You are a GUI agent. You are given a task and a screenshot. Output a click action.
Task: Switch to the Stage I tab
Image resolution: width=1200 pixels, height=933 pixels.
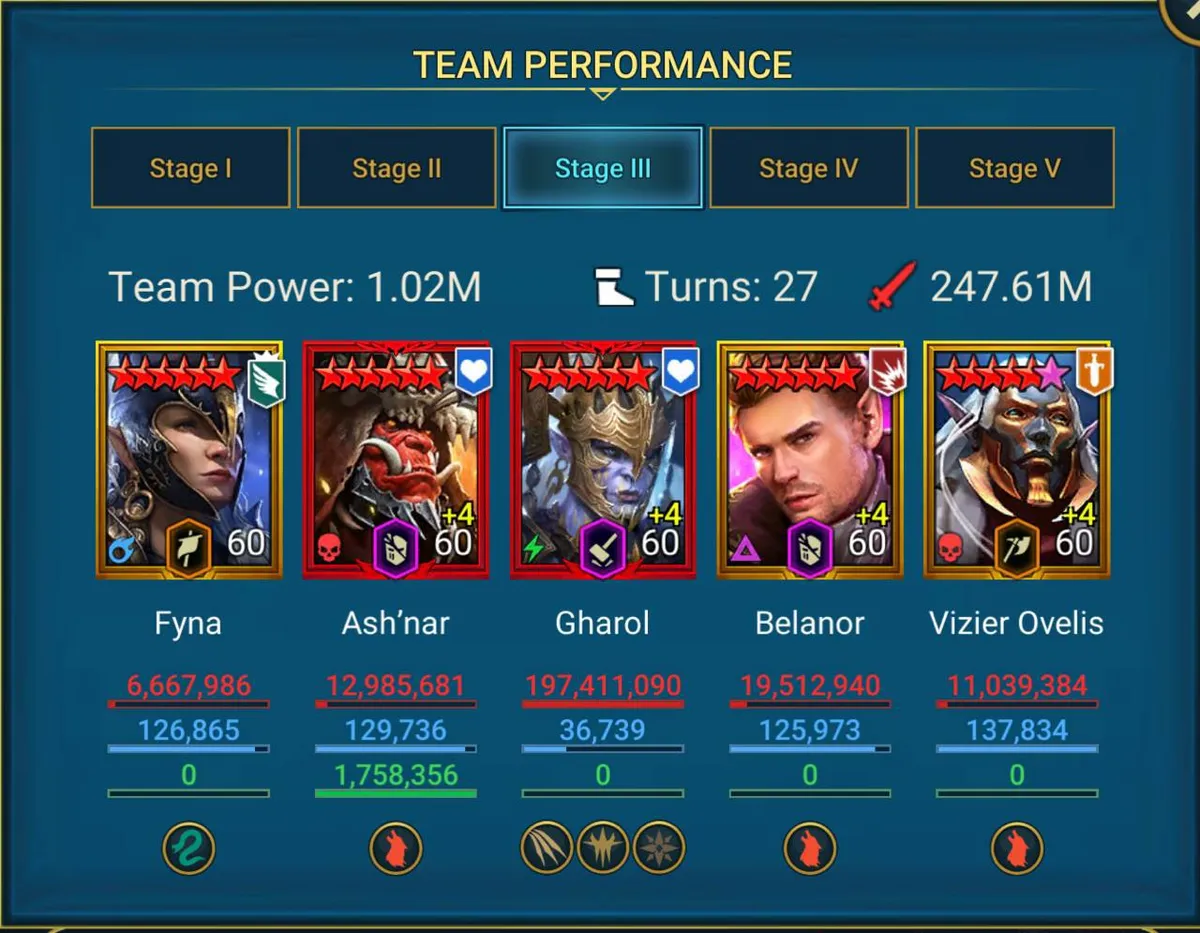tap(190, 168)
